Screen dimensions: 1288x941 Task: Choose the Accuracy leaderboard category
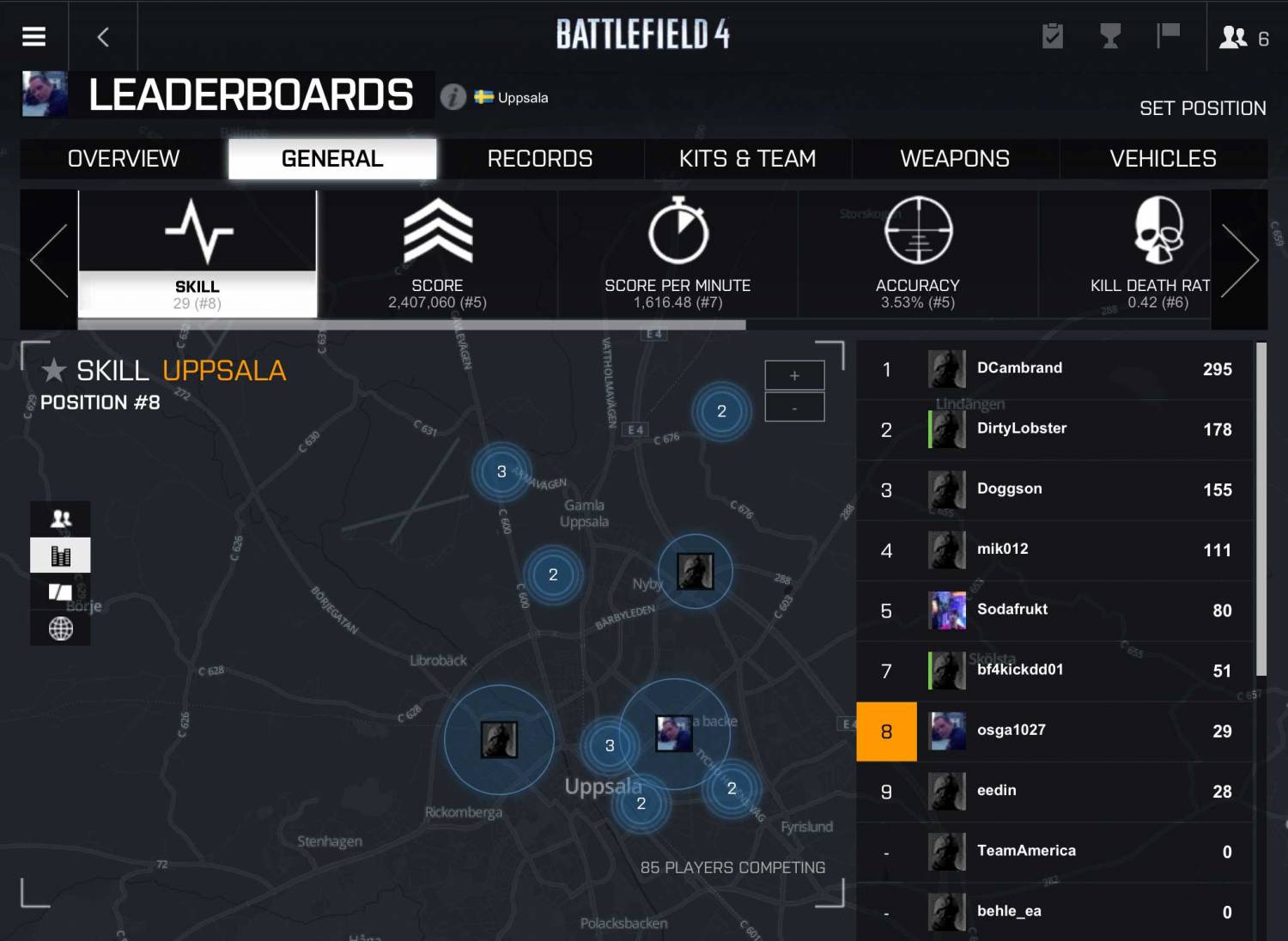[918, 254]
